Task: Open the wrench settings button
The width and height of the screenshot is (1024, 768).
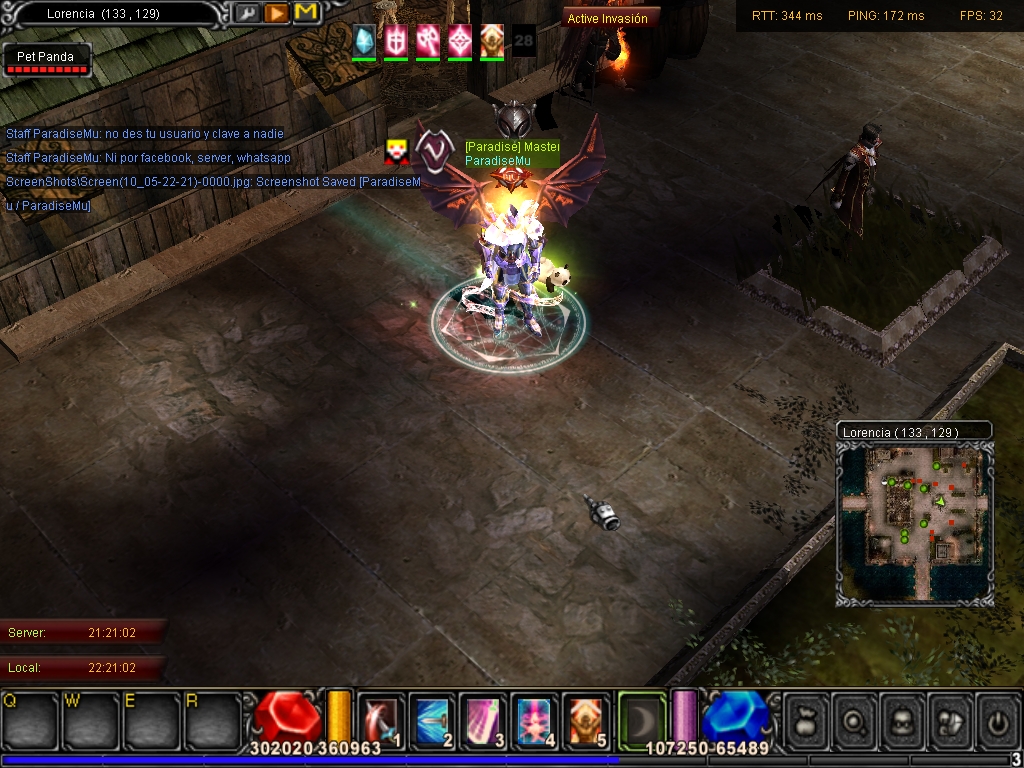Action: [x=248, y=14]
